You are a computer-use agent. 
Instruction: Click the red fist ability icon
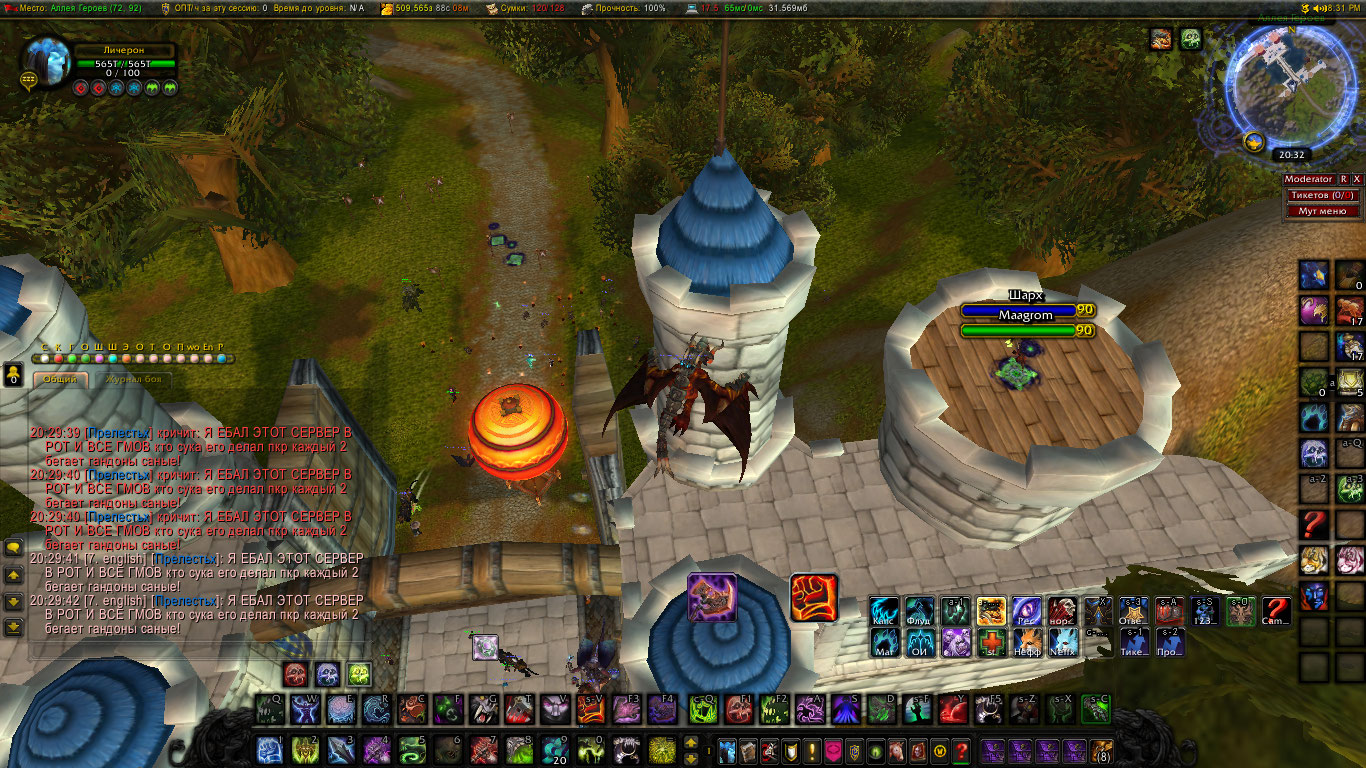pos(813,597)
